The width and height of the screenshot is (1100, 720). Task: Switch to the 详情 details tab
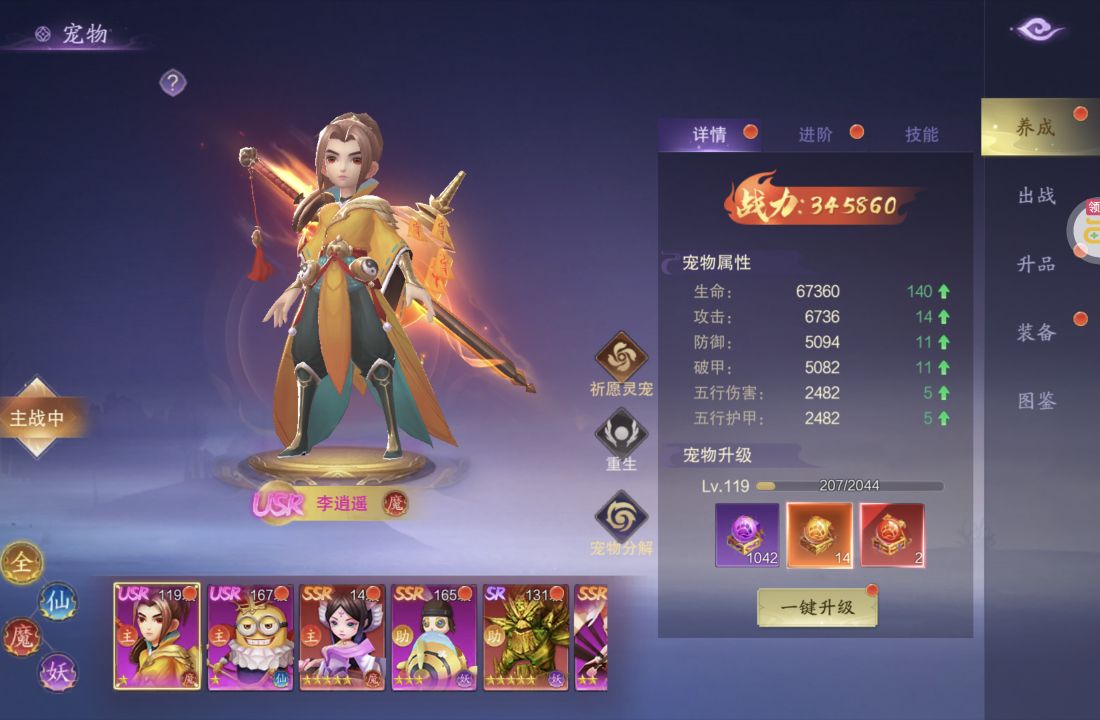pos(710,135)
